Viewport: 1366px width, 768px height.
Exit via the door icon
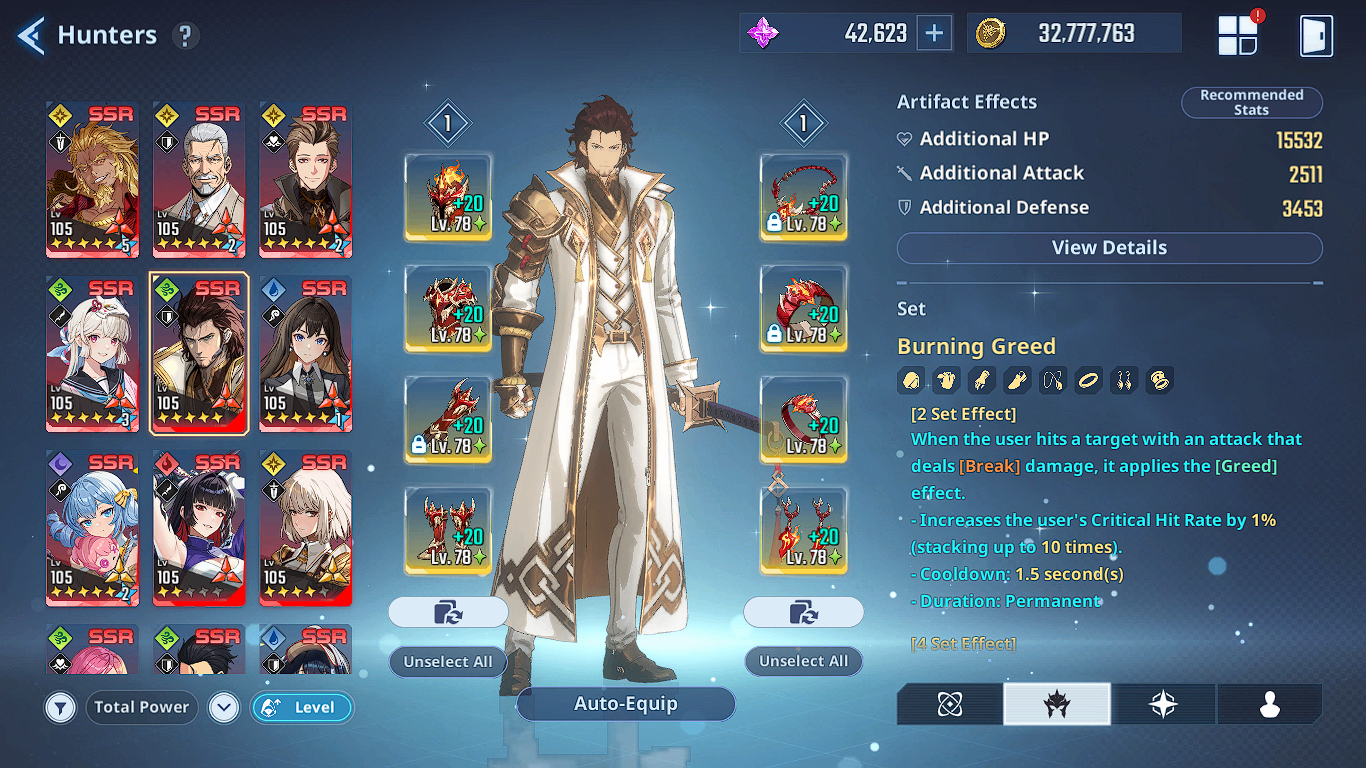click(x=1316, y=35)
